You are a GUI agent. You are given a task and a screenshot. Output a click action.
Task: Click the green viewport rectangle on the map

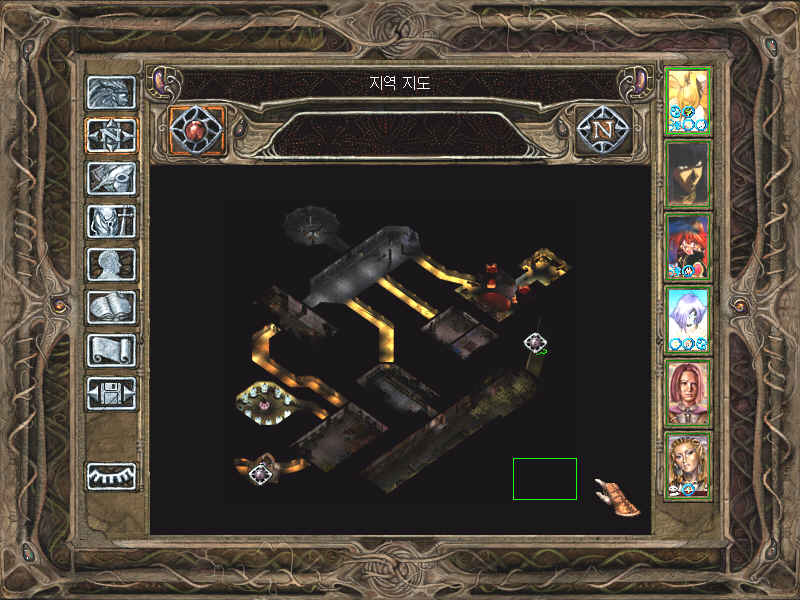coord(545,479)
